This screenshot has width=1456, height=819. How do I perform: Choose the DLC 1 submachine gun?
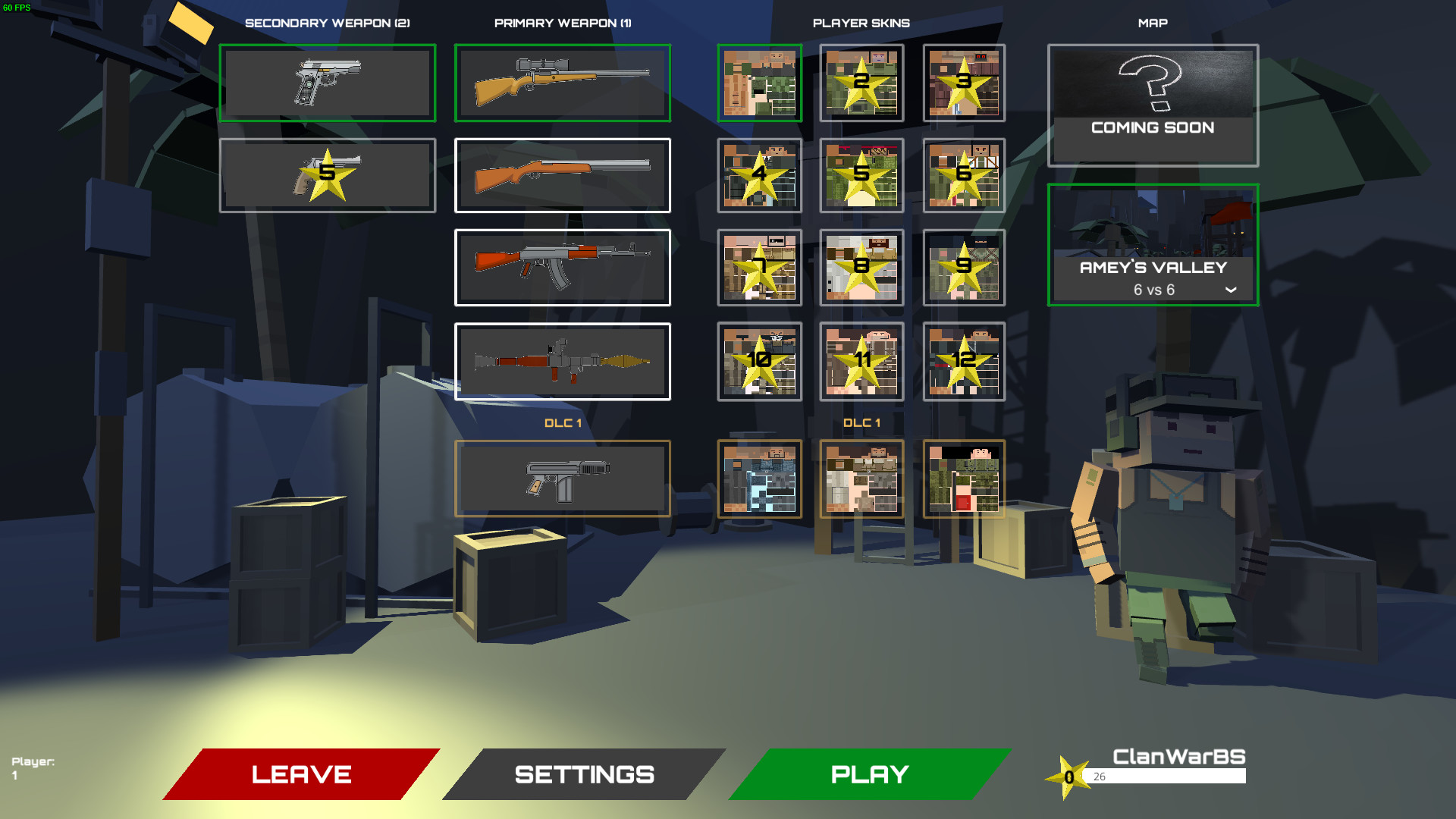562,479
